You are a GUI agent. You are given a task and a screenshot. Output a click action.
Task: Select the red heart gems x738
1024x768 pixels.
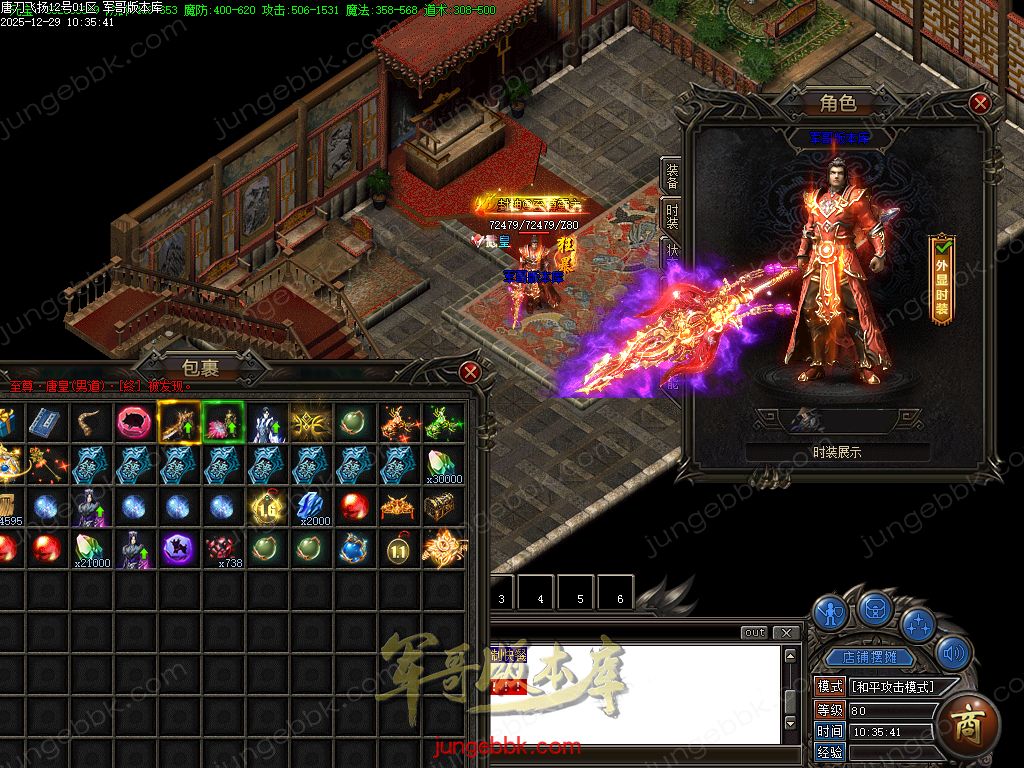coord(222,549)
